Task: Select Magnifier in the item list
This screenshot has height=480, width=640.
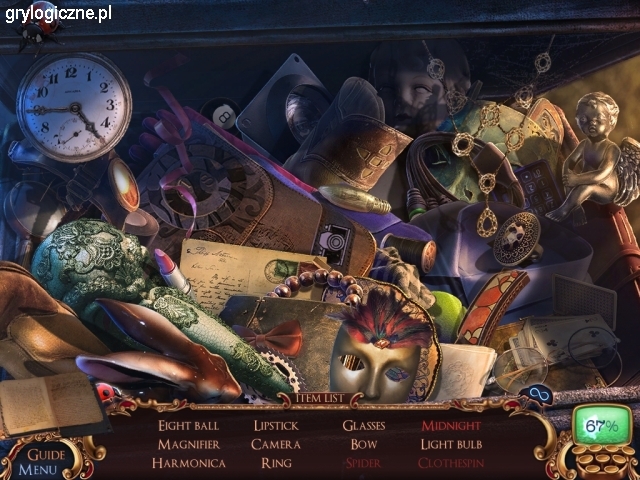Action: pos(188,444)
